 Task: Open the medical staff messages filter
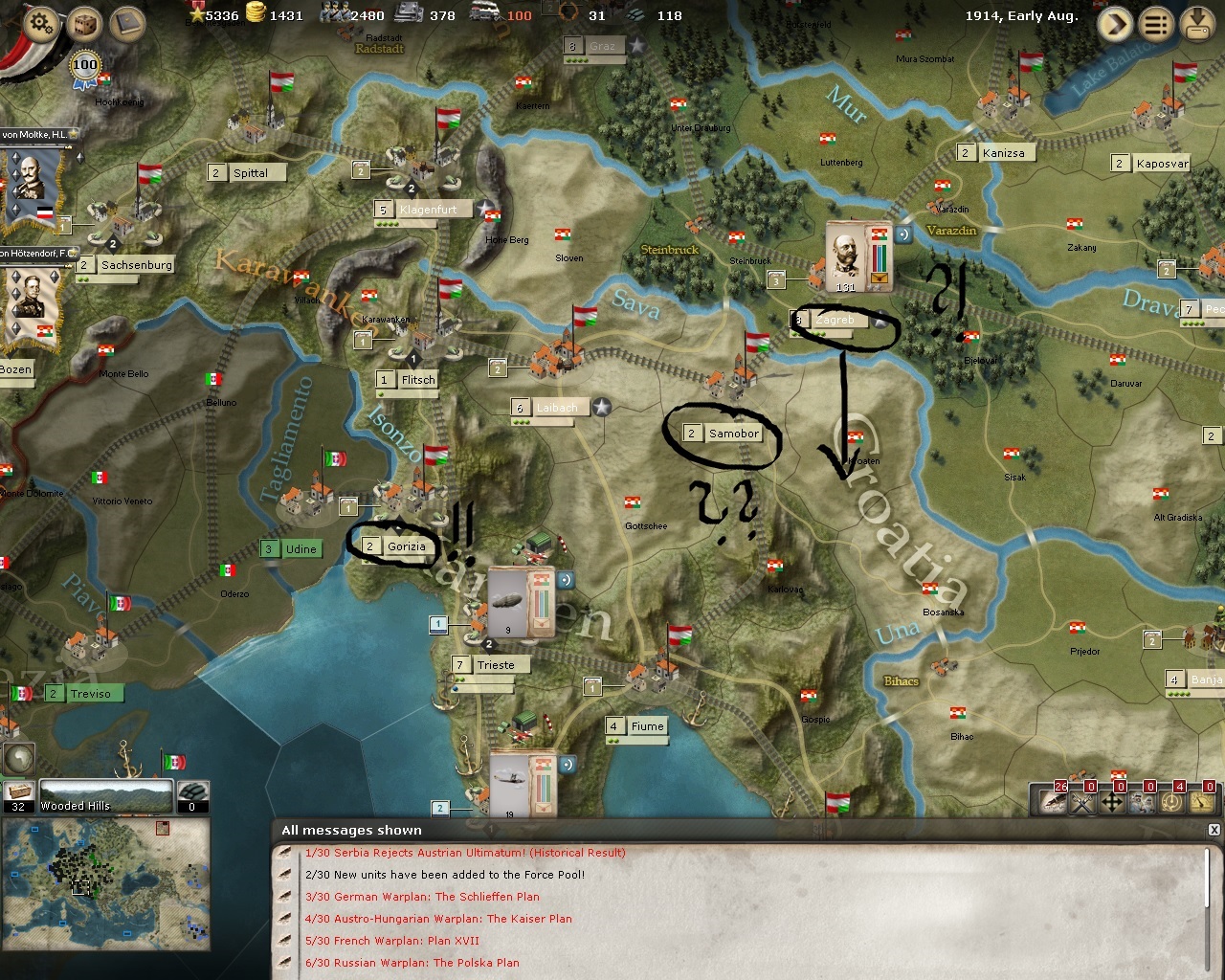[1142, 800]
